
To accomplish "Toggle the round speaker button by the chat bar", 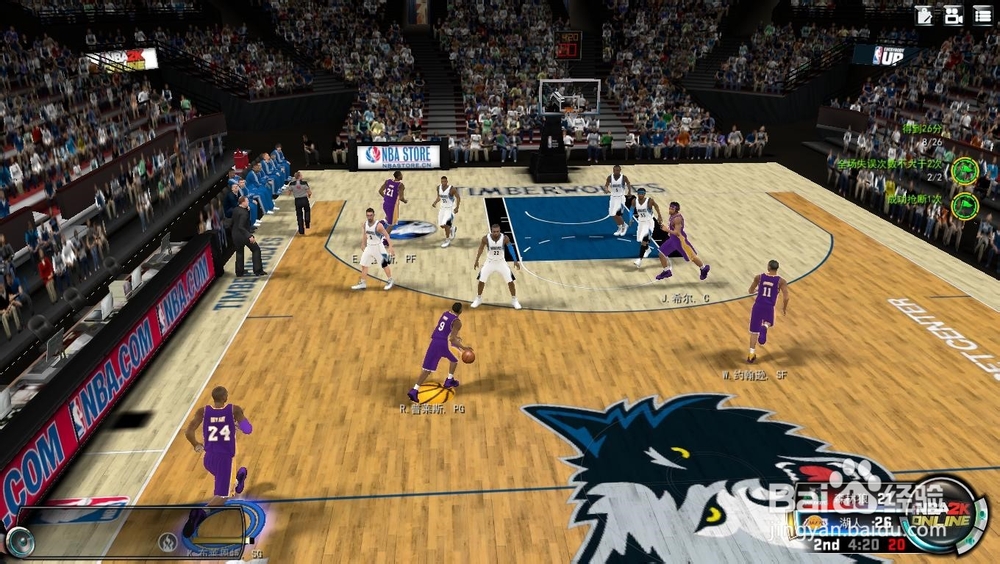I will (x=19, y=541).
